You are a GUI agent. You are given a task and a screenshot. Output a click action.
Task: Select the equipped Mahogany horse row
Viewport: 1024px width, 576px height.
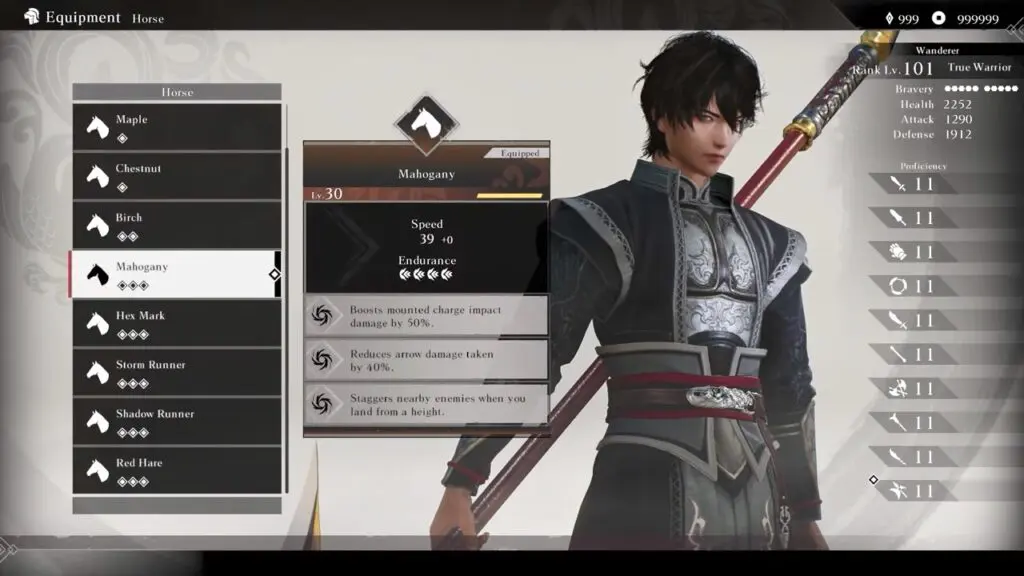[176, 274]
